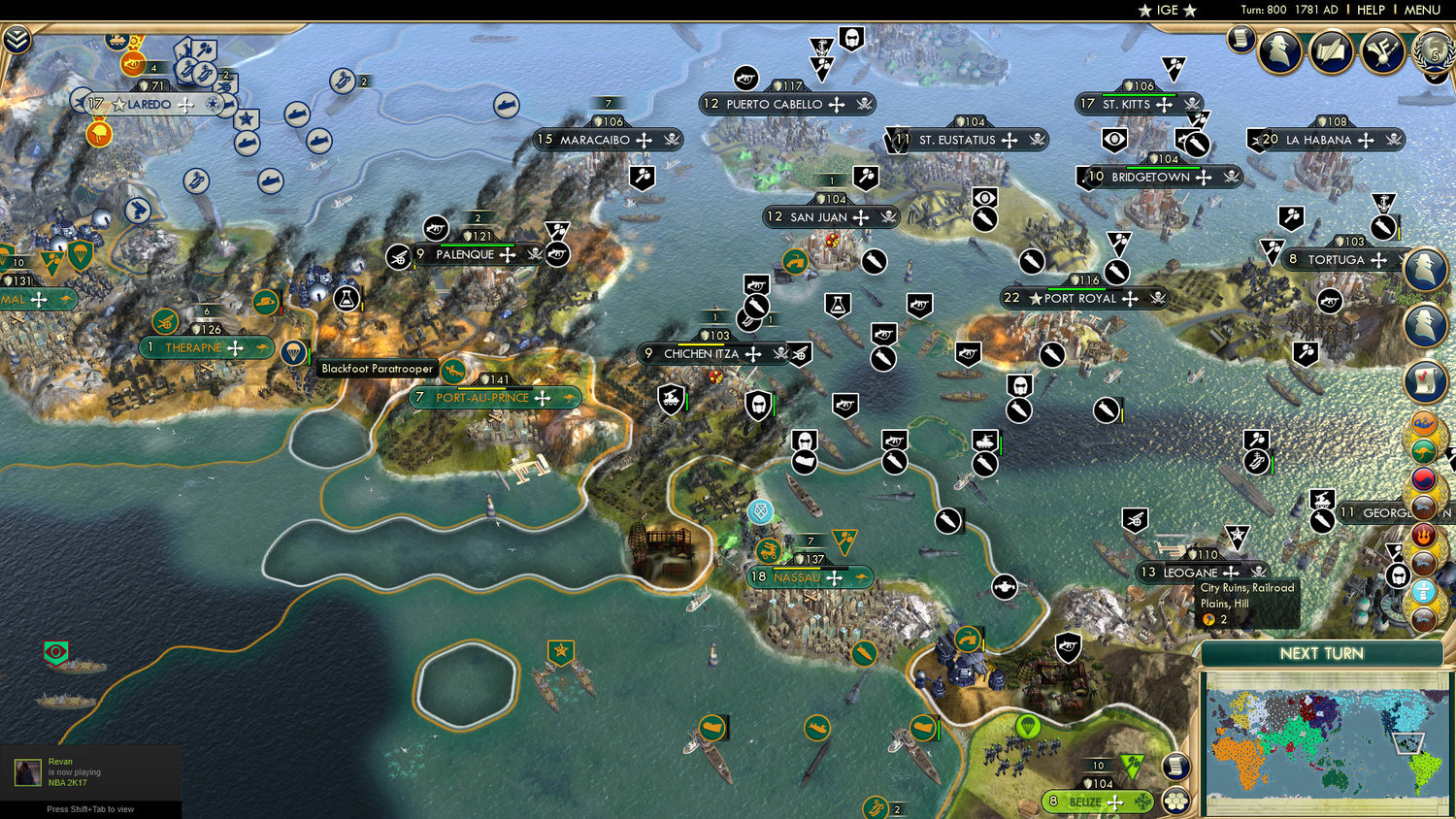Open the Social Policies quill-and-scroll icon
Viewport: 1456px width, 819px height.
(x=1330, y=51)
